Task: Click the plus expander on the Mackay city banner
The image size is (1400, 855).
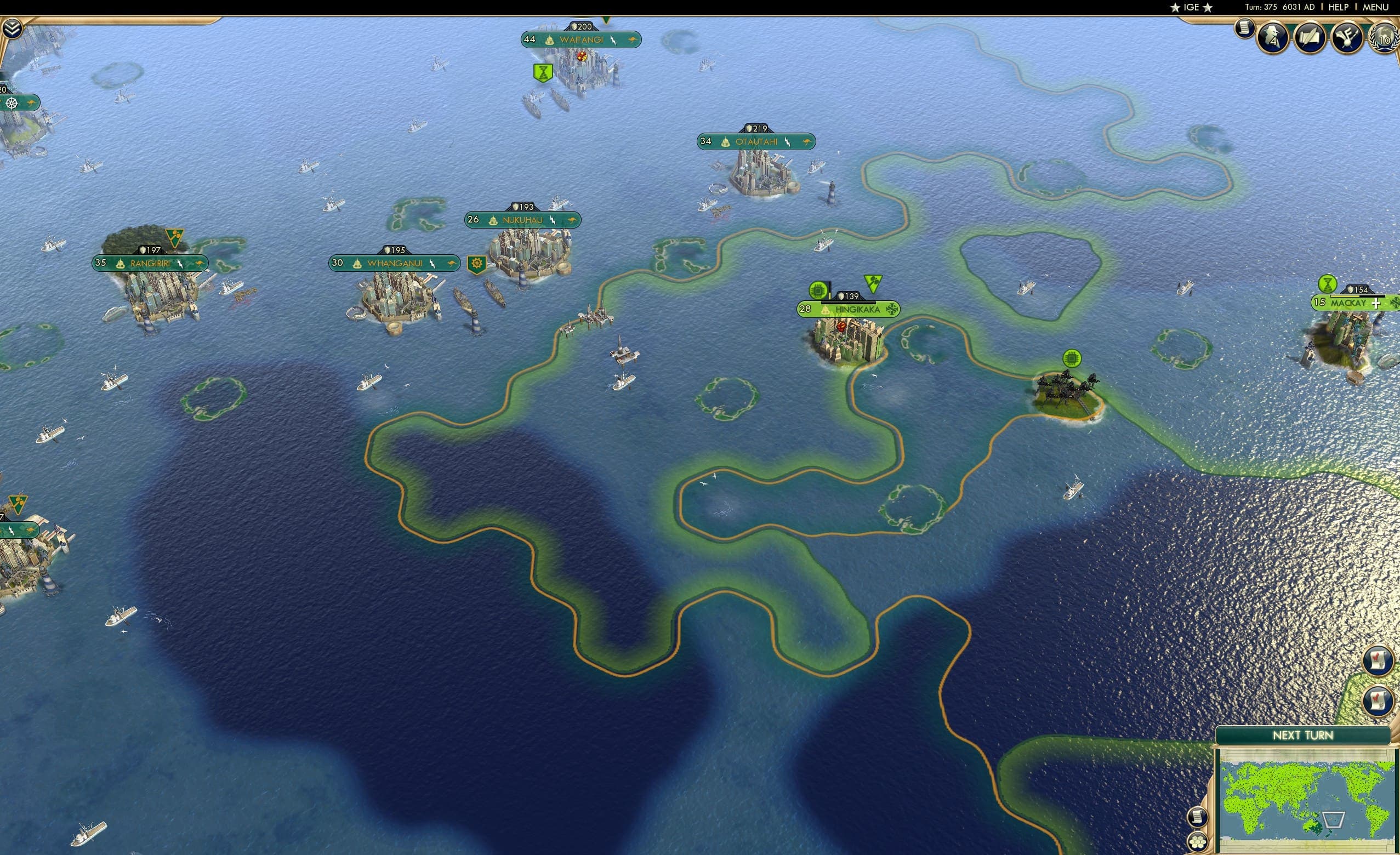Action: click(1375, 305)
